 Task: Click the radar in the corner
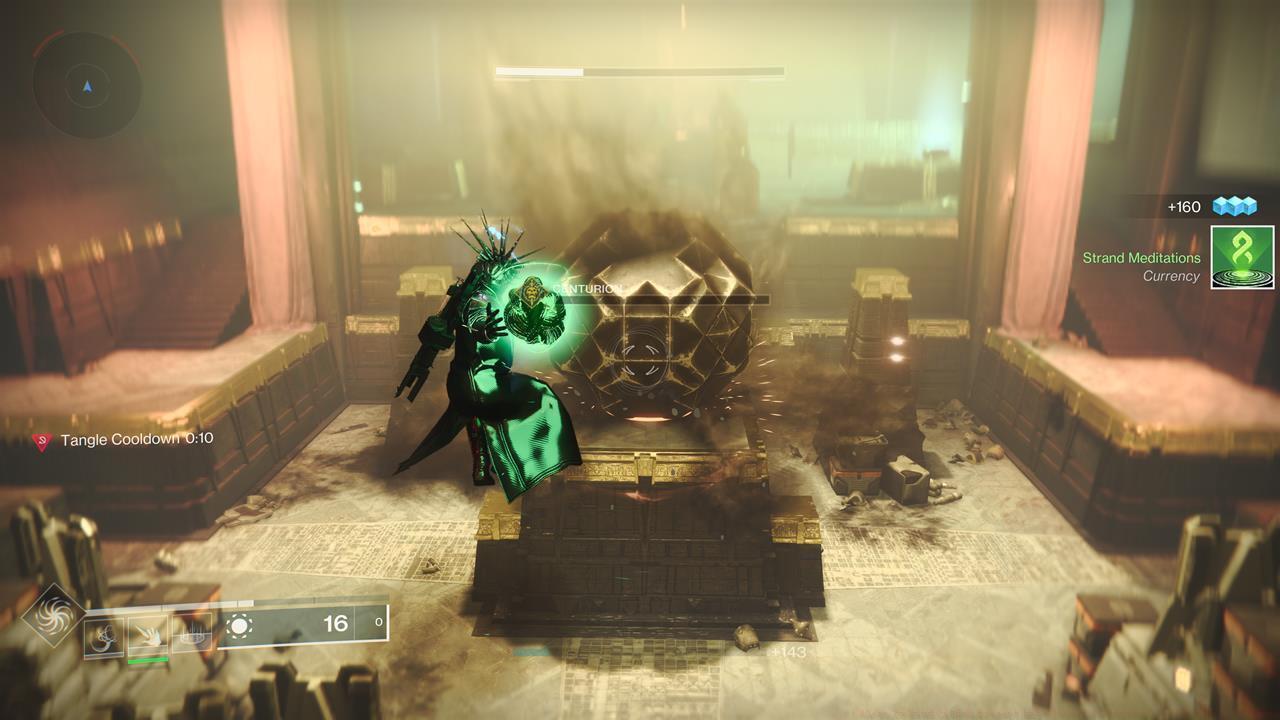86,86
